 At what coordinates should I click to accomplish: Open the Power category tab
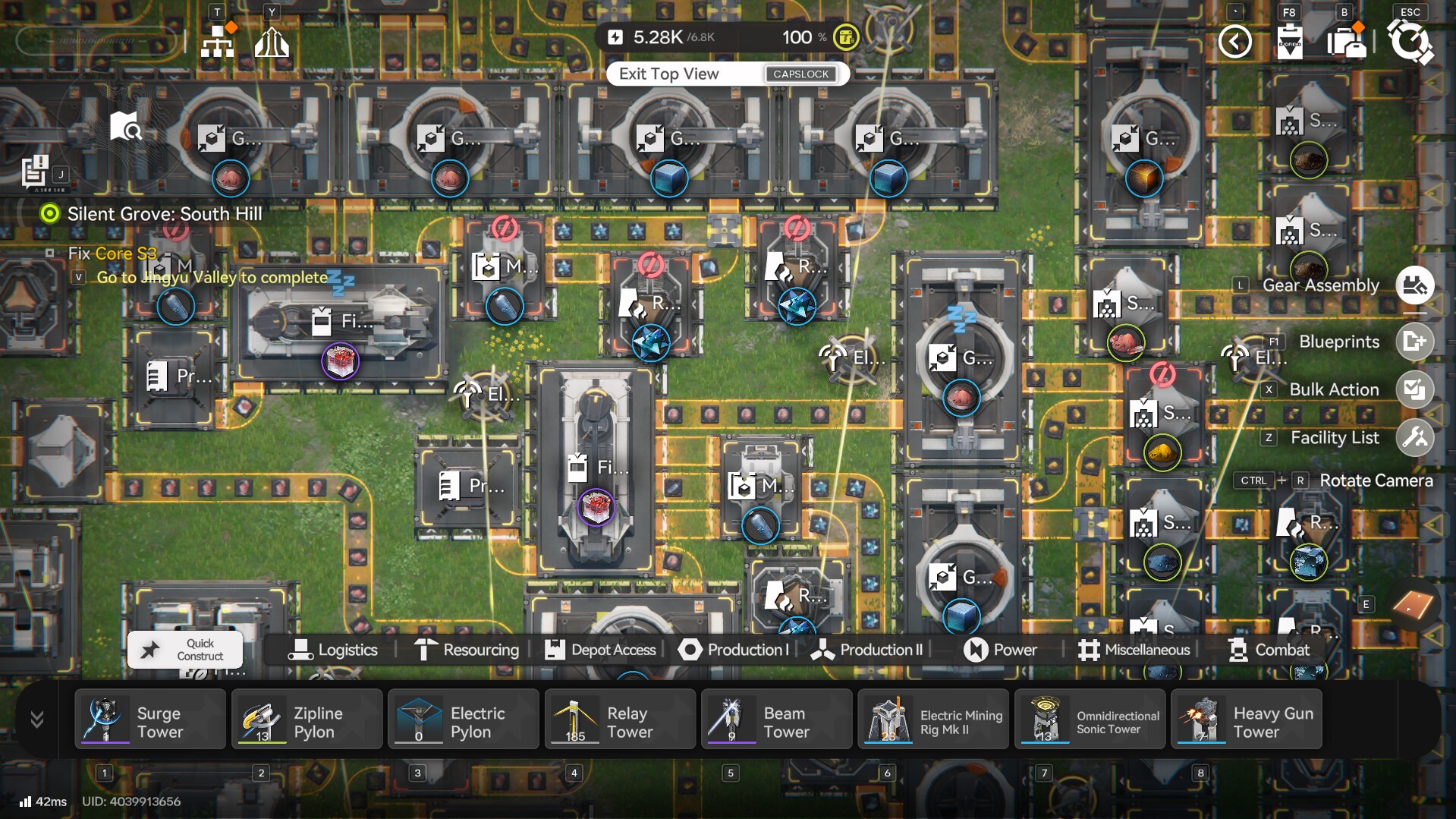1000,650
